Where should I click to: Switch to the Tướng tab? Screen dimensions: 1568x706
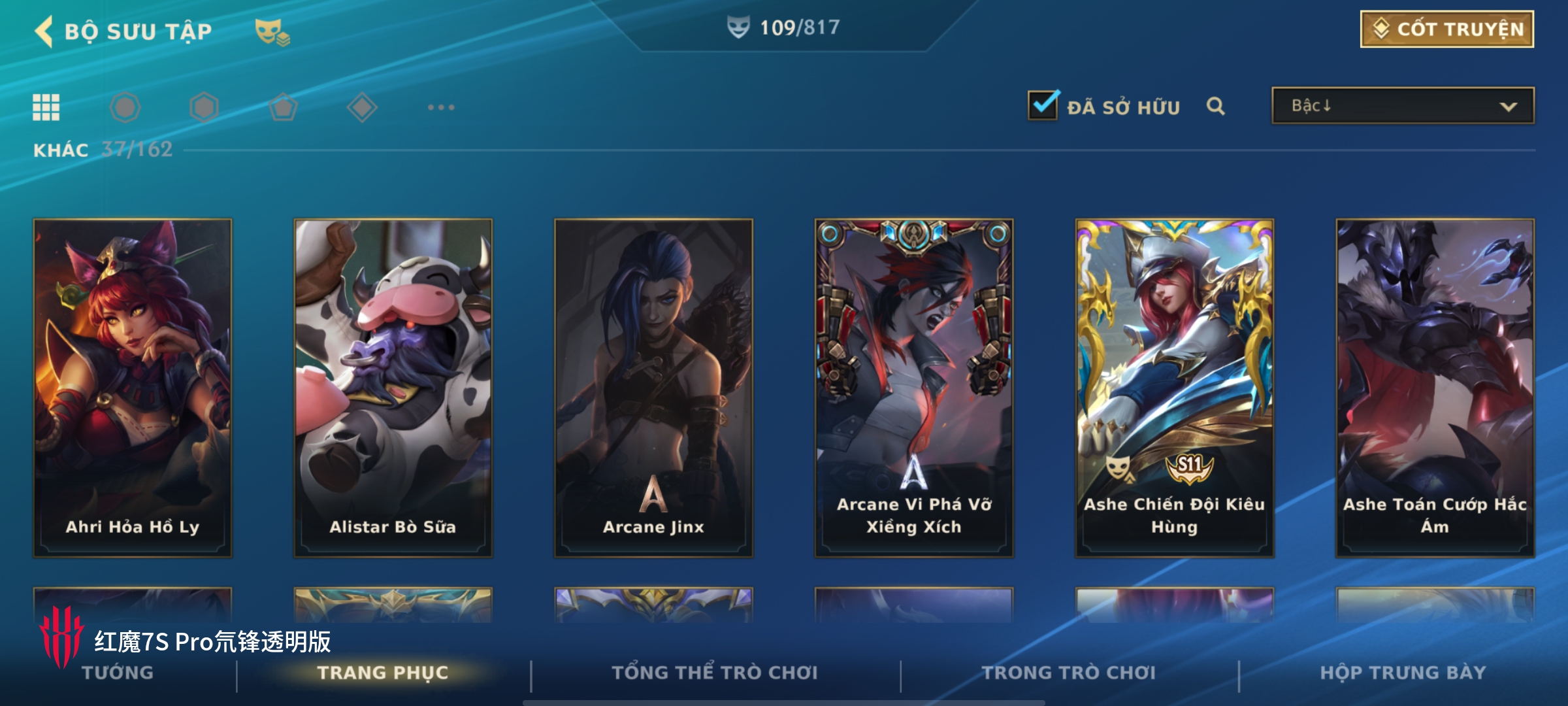[x=118, y=673]
